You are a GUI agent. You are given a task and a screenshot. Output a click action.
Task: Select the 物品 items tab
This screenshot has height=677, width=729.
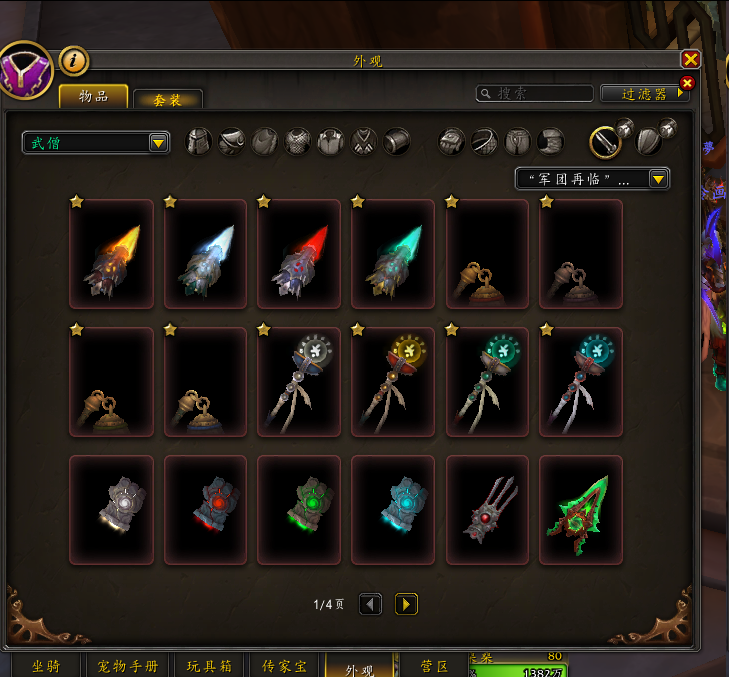pos(94,97)
